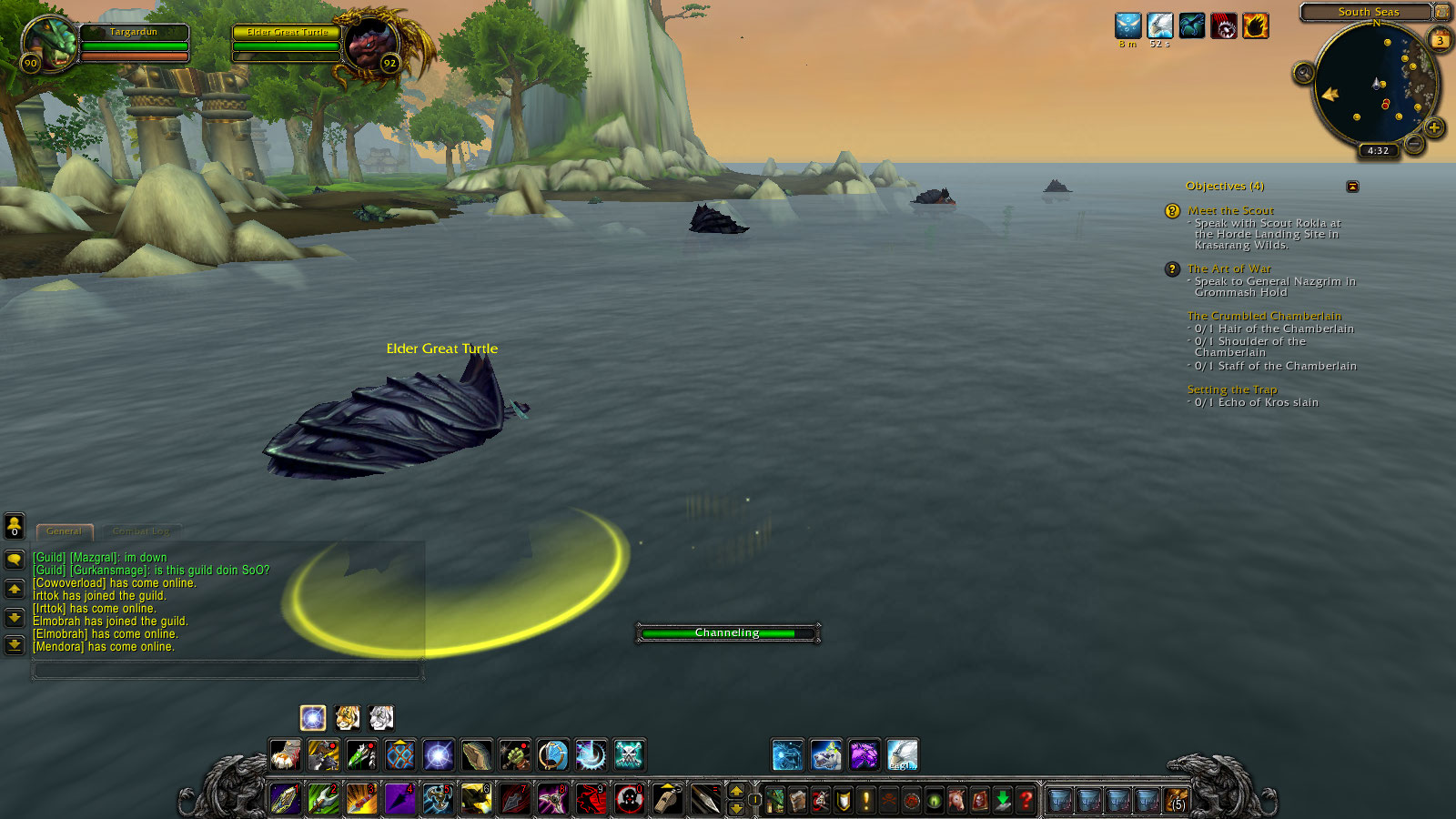Toggle the chat menu speech bubble
Viewport: 1456px width, 819px height.
pyautogui.click(x=14, y=560)
